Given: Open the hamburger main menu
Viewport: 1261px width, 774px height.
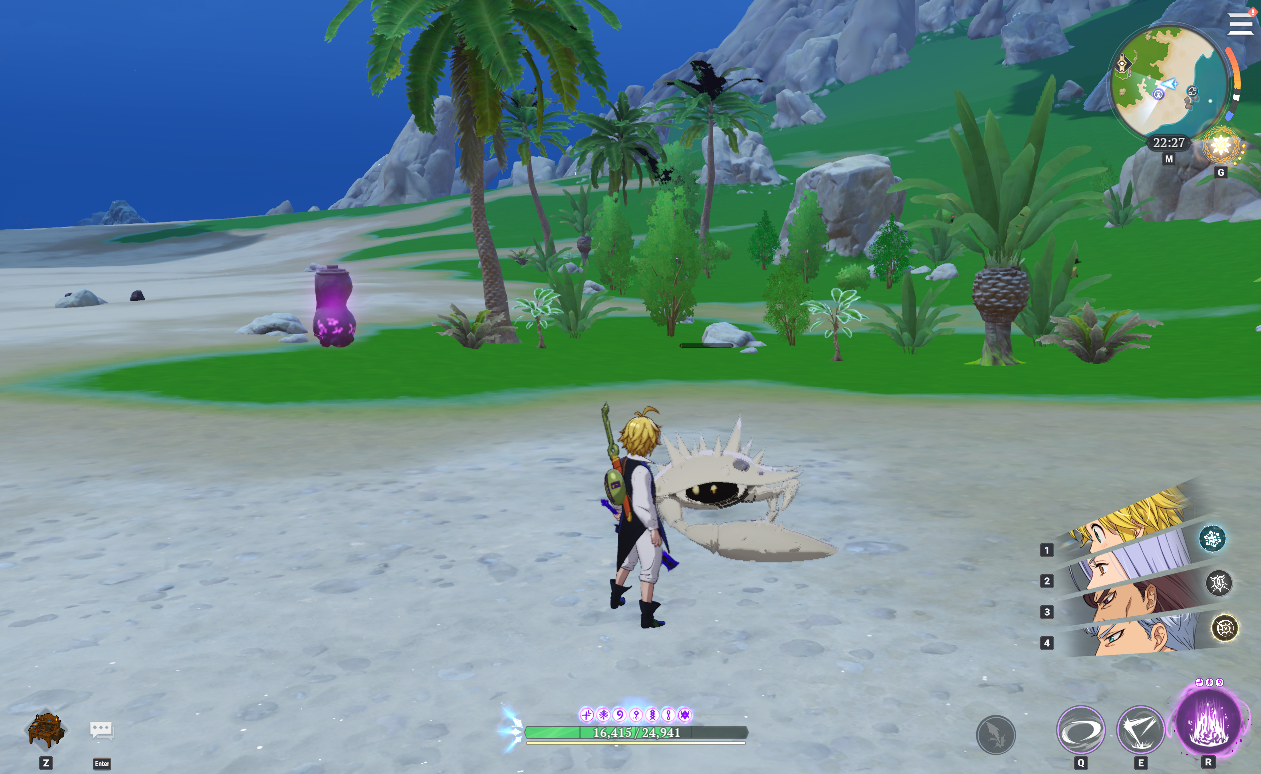Looking at the screenshot, I should (1240, 23).
